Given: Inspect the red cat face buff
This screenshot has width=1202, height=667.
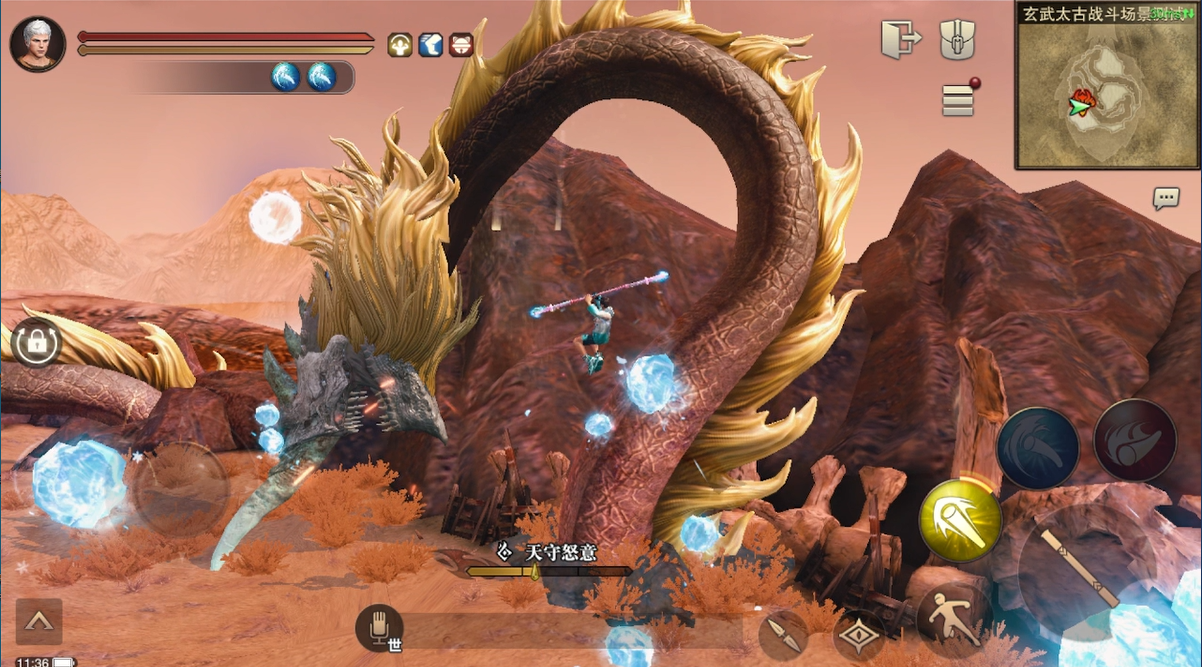Looking at the screenshot, I should [461, 45].
